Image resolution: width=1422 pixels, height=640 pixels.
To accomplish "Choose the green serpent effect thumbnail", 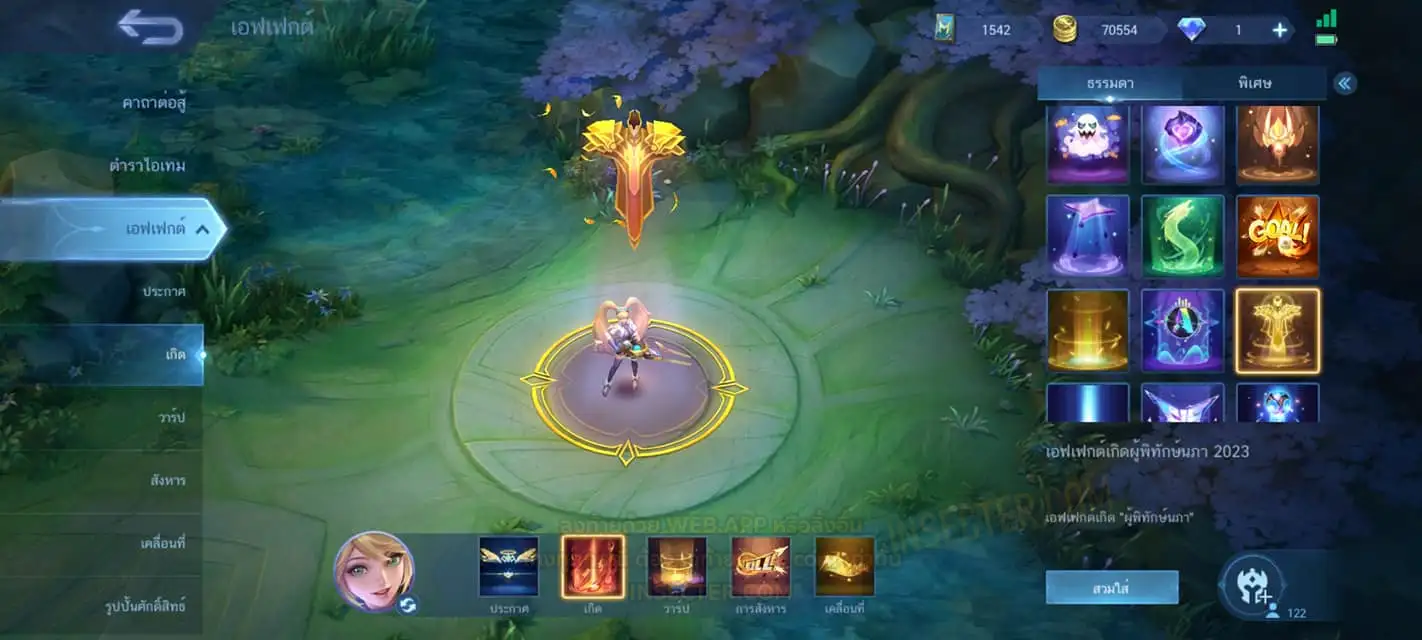I will [x=1182, y=236].
